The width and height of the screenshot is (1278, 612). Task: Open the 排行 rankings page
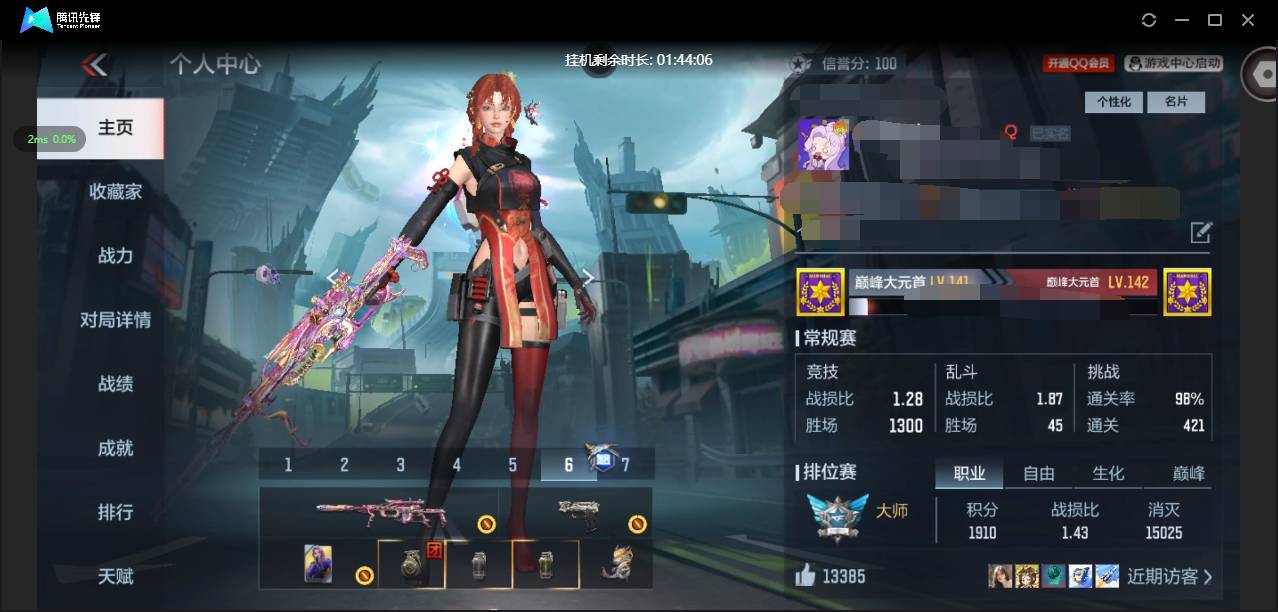point(115,512)
